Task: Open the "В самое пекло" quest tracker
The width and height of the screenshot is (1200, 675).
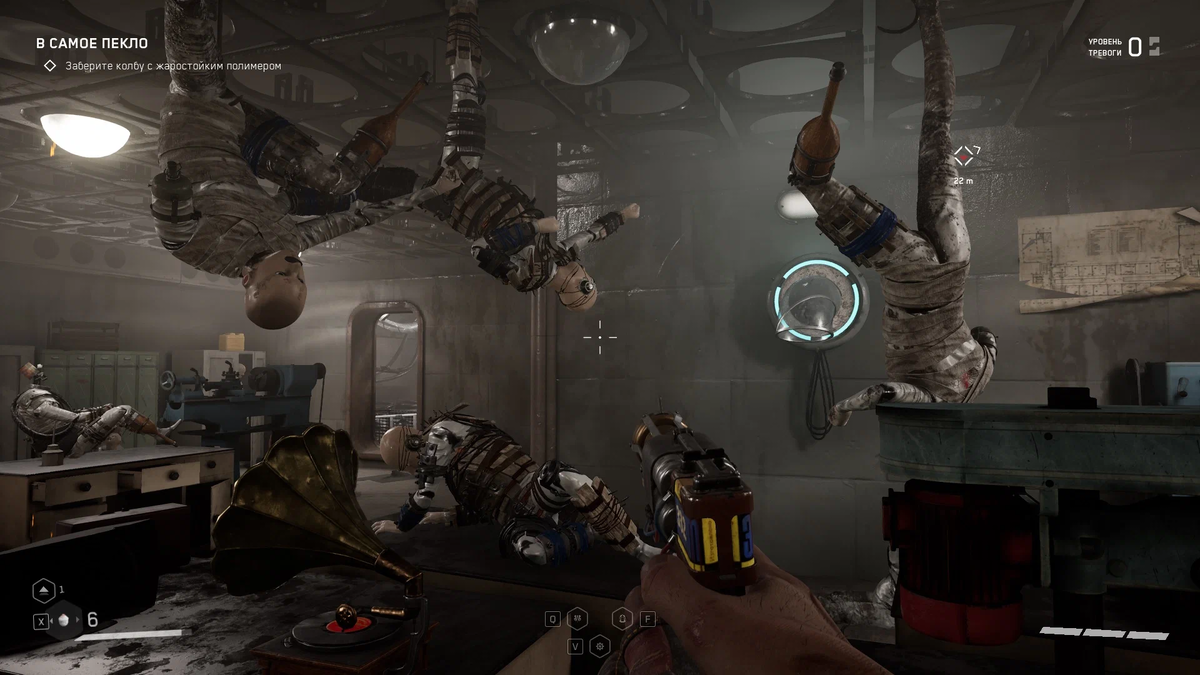Action: [x=92, y=44]
